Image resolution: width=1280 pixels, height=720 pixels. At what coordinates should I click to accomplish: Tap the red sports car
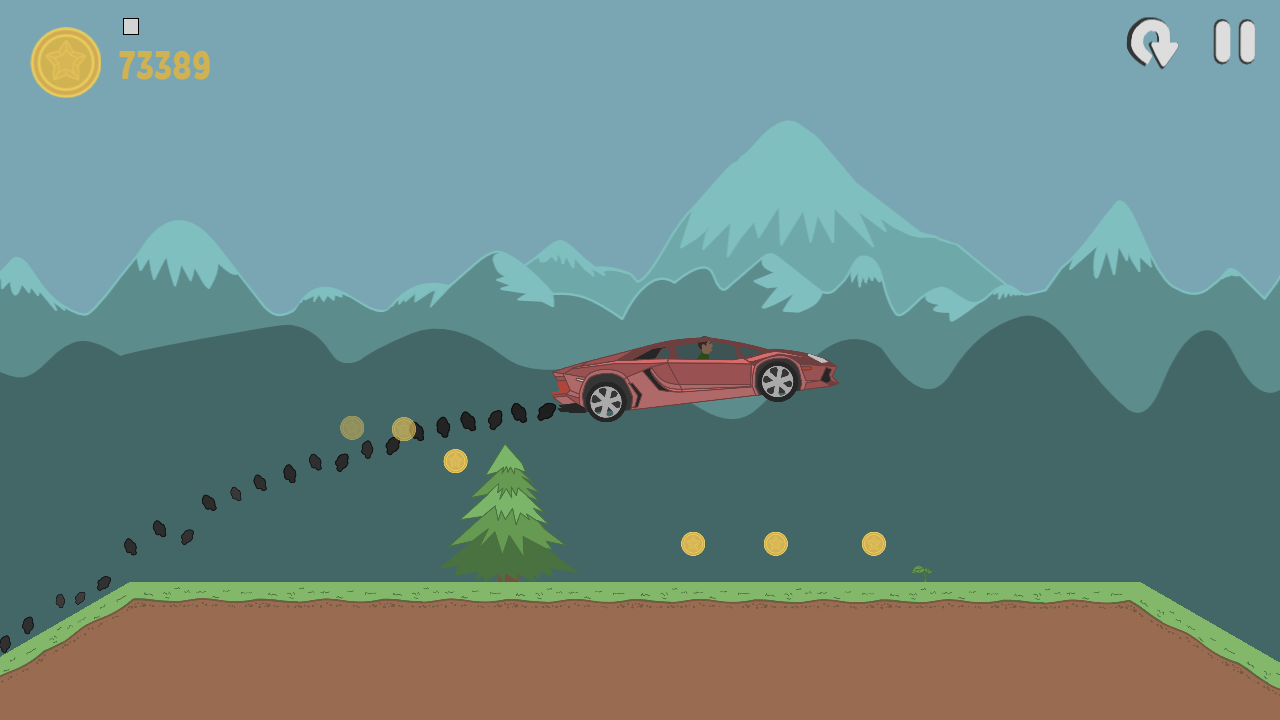click(x=690, y=375)
